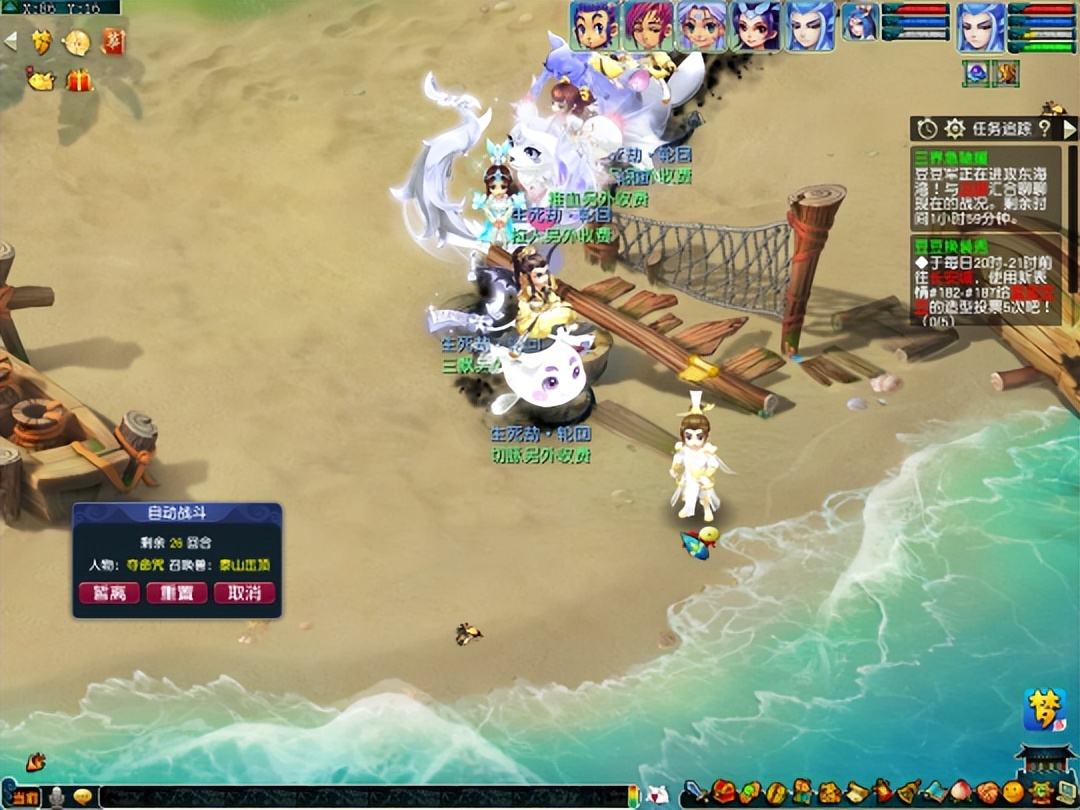
Task: Collapse the quest tracker with the arrow
Action: pos(1069,129)
